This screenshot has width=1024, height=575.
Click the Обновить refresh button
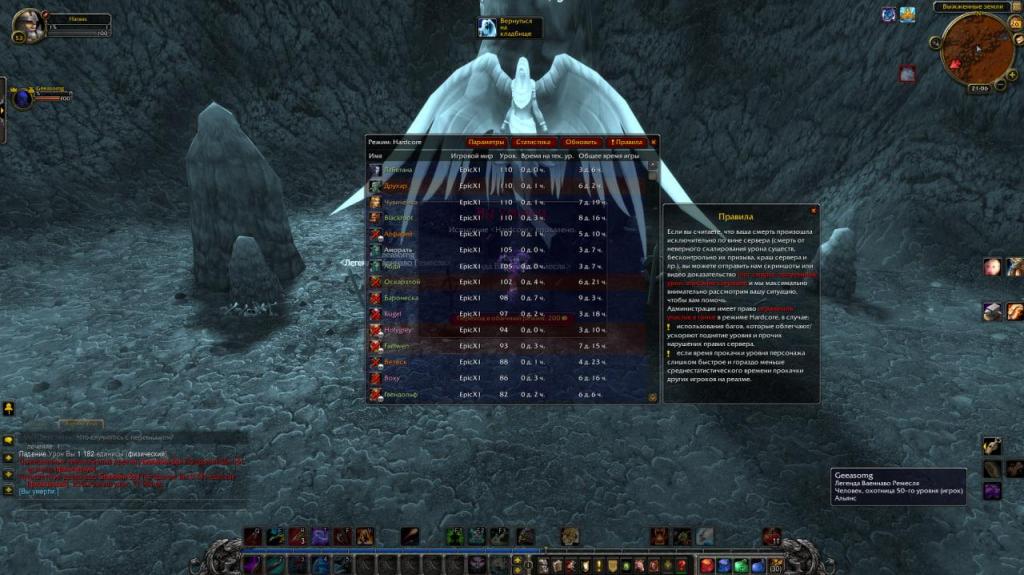(581, 142)
